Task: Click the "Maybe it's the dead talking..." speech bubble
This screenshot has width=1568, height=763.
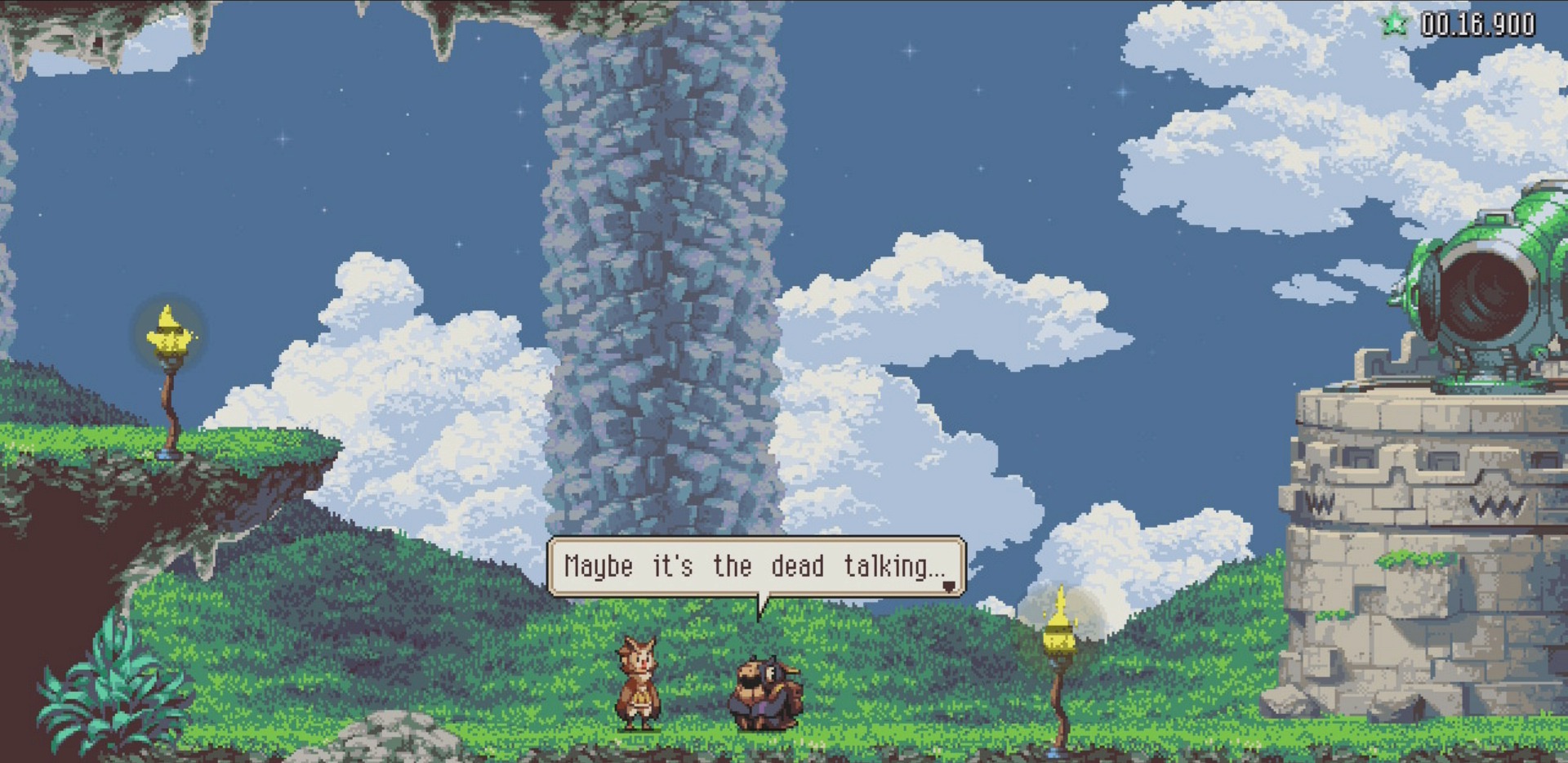Action: pyautogui.click(x=755, y=566)
